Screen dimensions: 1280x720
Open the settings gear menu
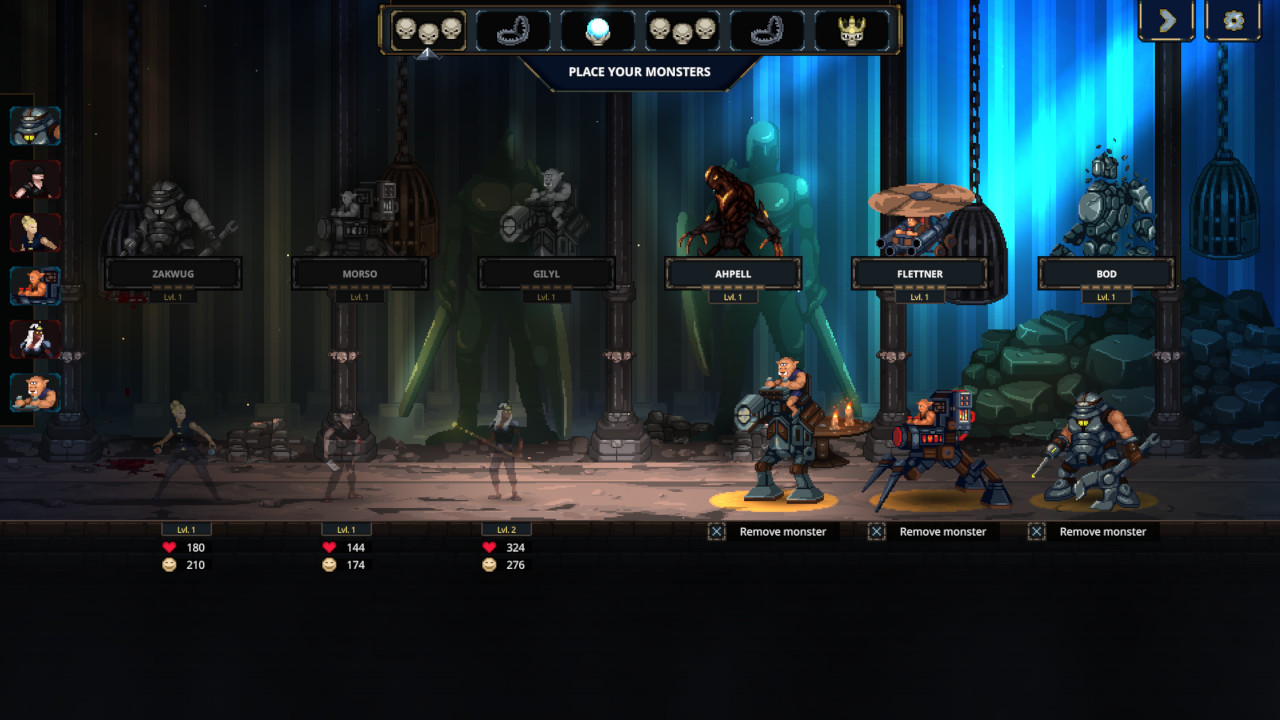click(1233, 20)
